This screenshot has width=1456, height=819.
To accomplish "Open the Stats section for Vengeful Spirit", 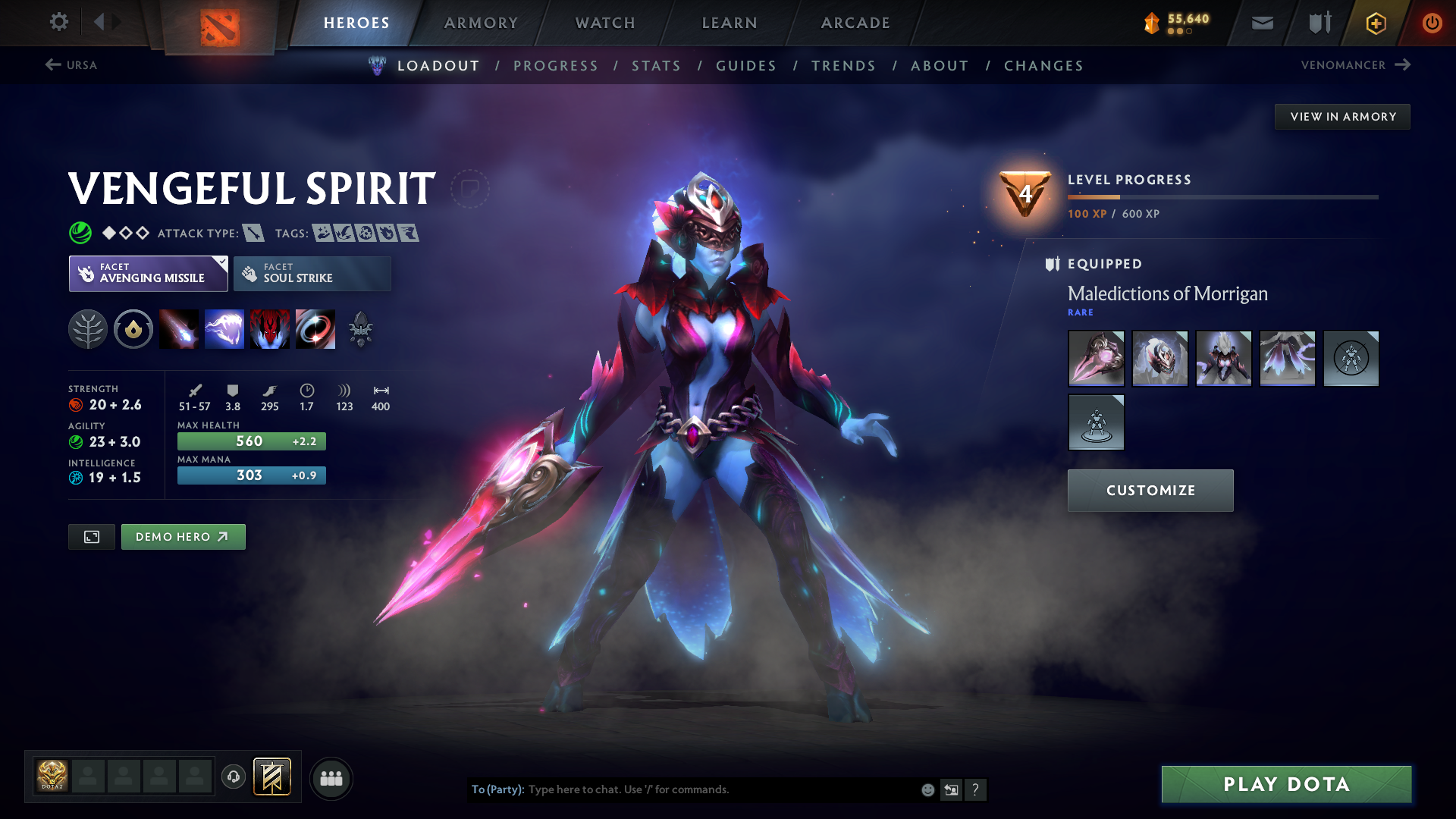I will click(x=656, y=65).
